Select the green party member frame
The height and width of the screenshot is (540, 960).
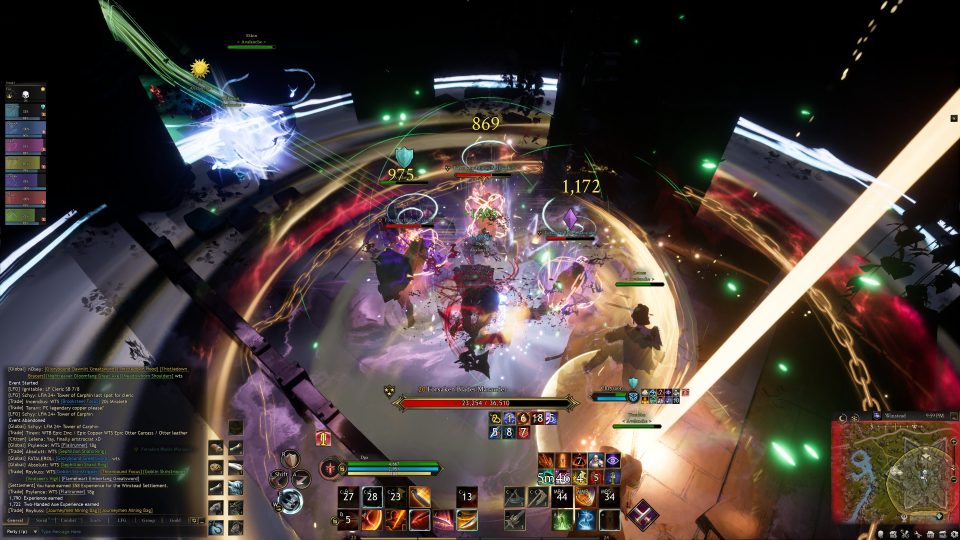click(x=26, y=215)
